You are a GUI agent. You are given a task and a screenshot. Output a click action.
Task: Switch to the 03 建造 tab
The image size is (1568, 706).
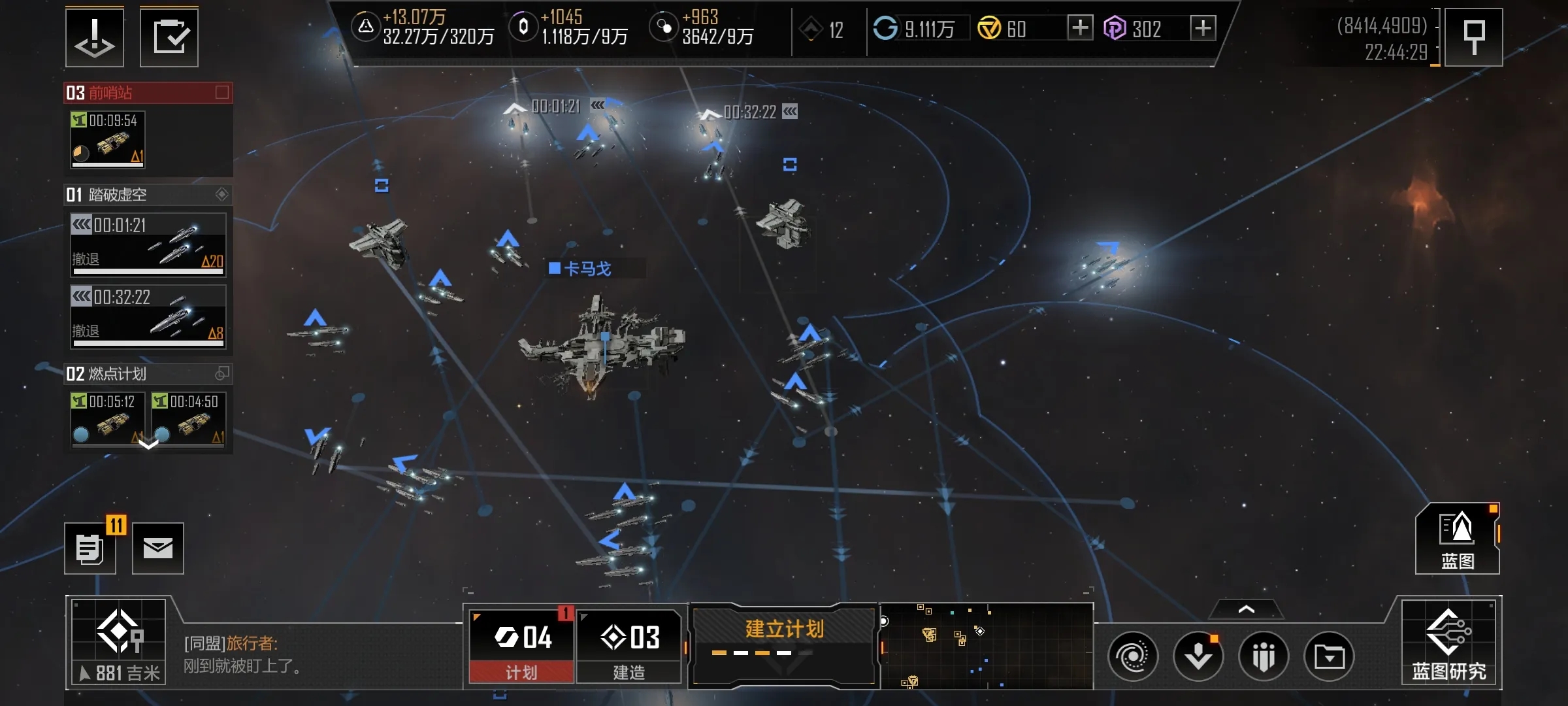[629, 646]
